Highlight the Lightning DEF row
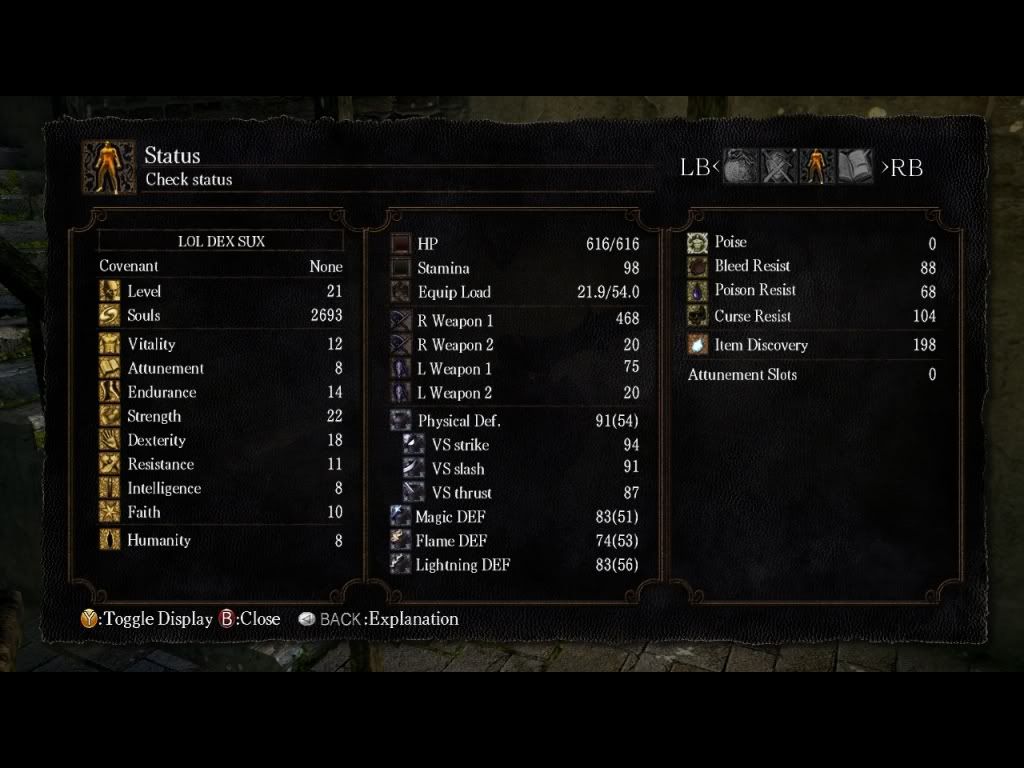 (x=514, y=565)
